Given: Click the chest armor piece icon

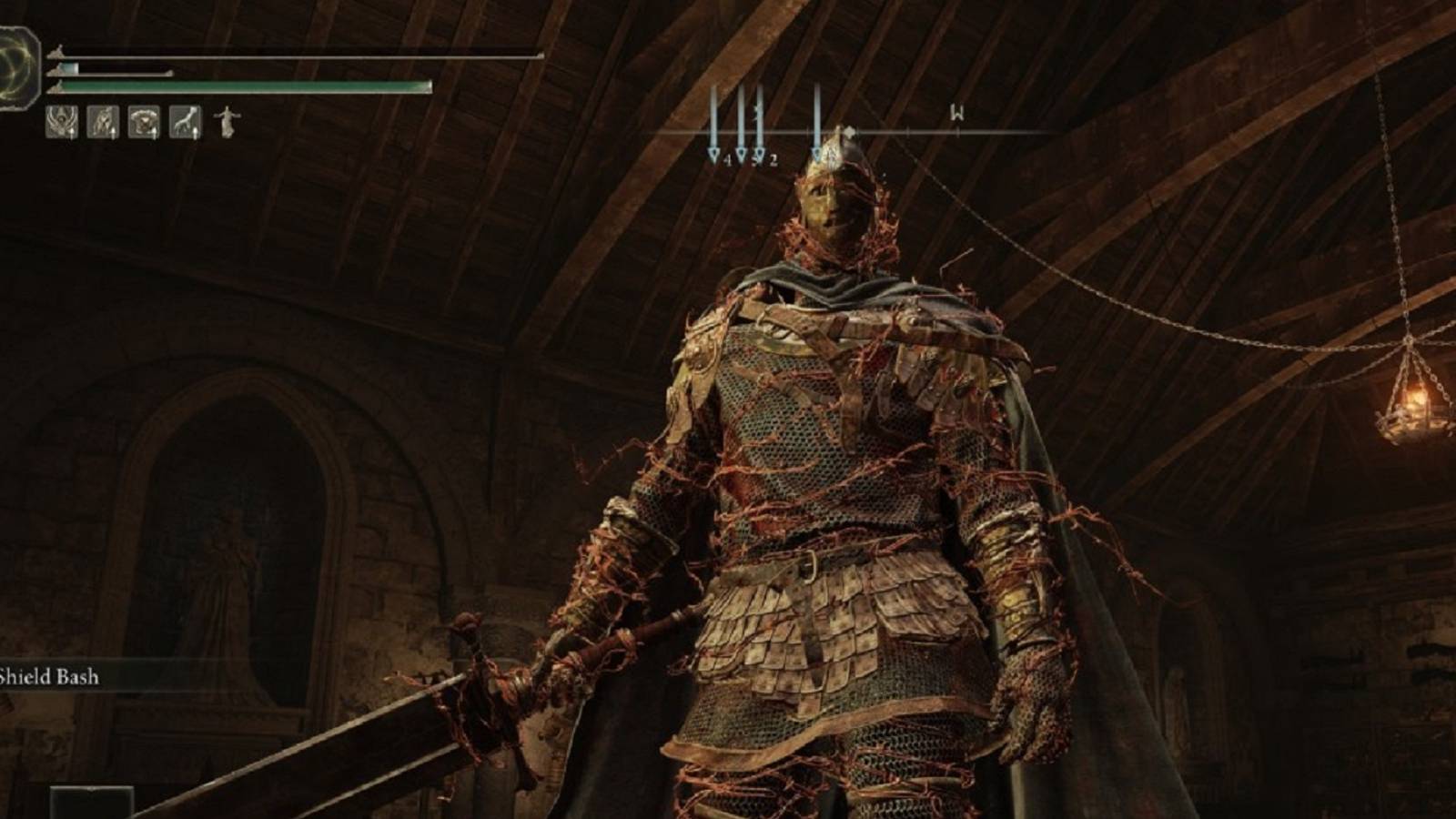Looking at the screenshot, I should coord(144,121).
